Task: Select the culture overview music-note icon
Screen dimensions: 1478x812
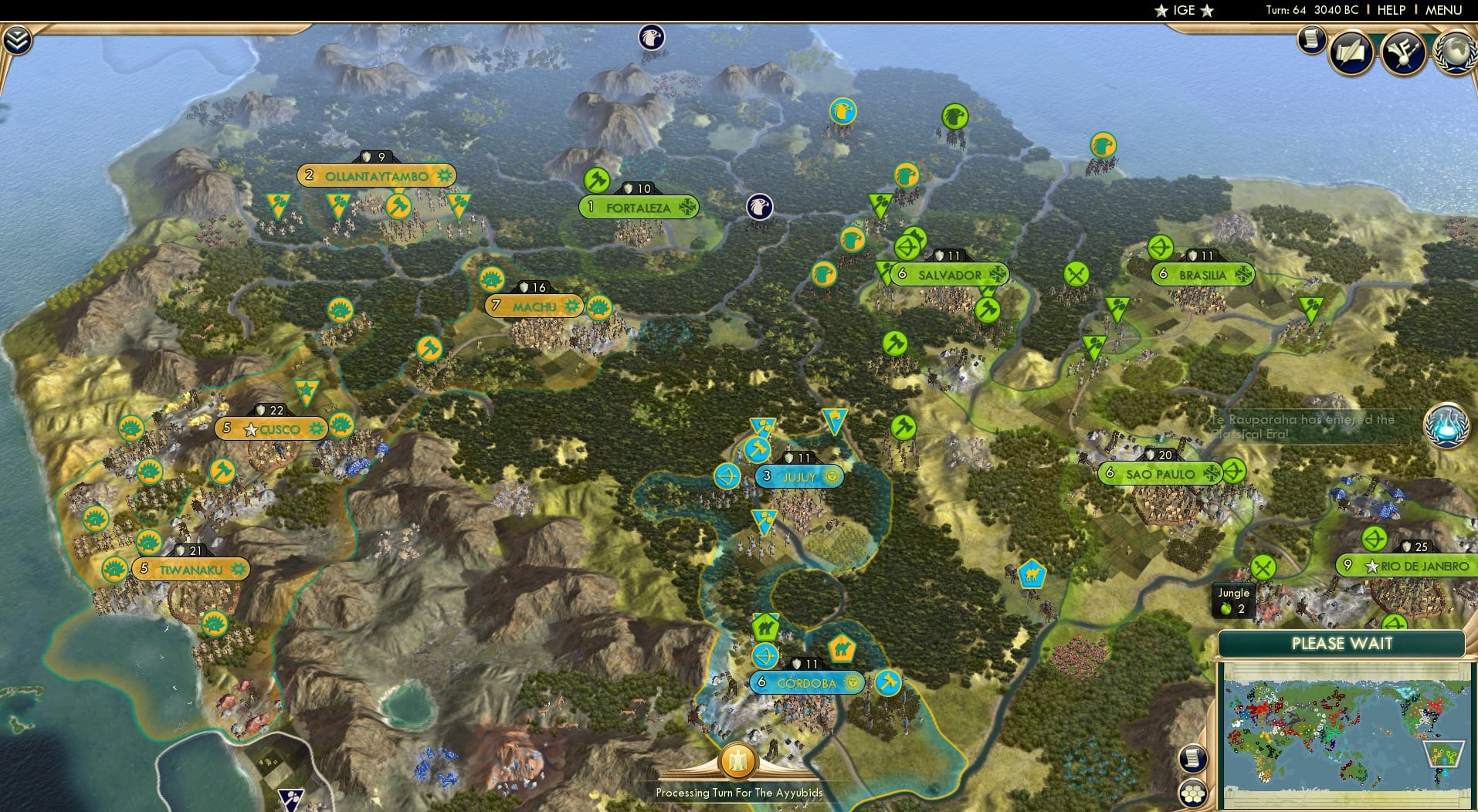Action: coord(1404,52)
